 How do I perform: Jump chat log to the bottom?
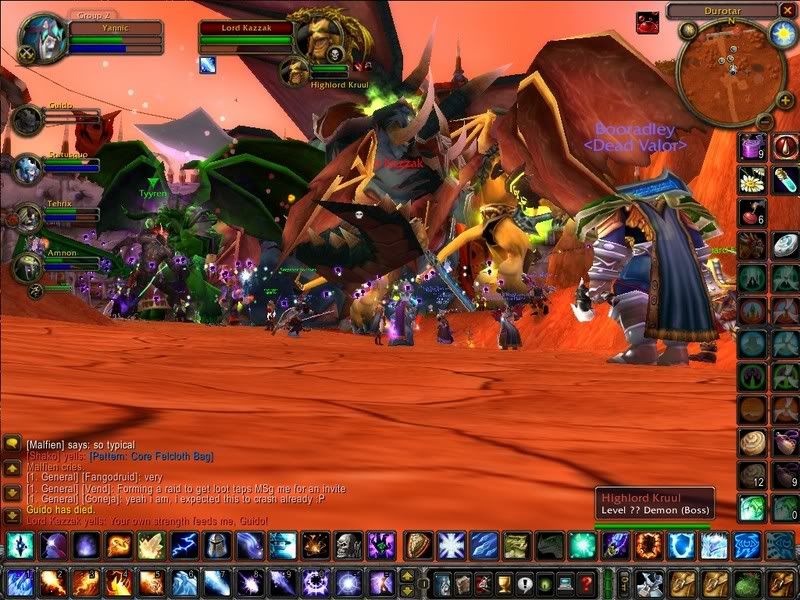click(12, 517)
